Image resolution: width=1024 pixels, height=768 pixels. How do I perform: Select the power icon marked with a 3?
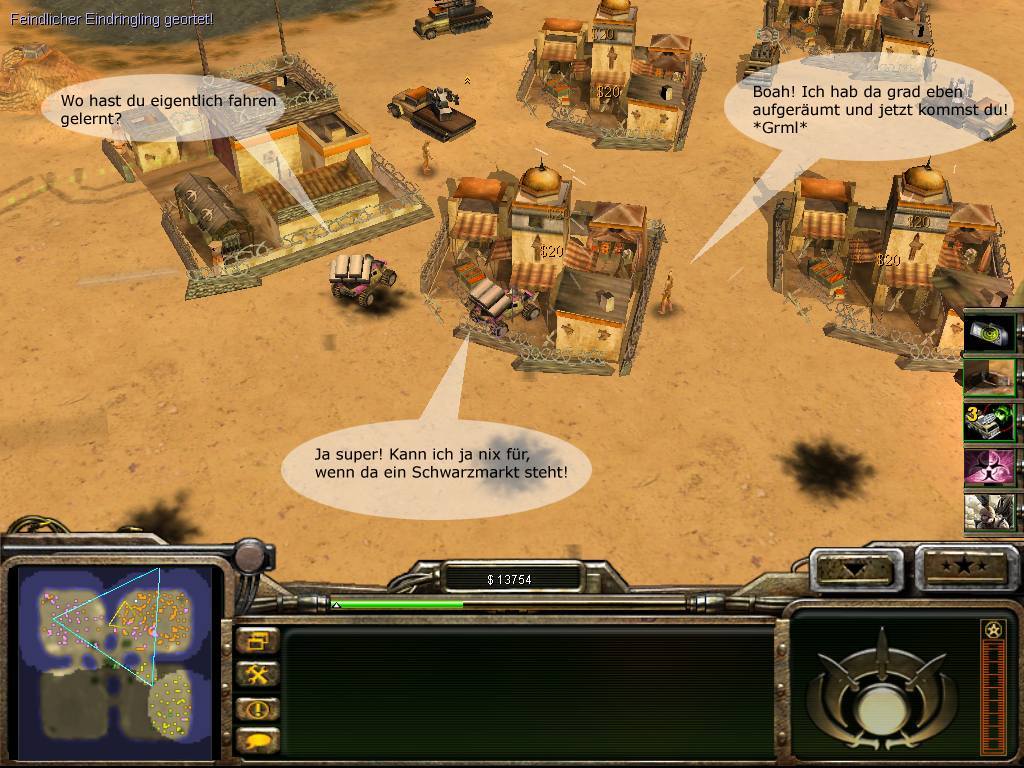pos(990,422)
